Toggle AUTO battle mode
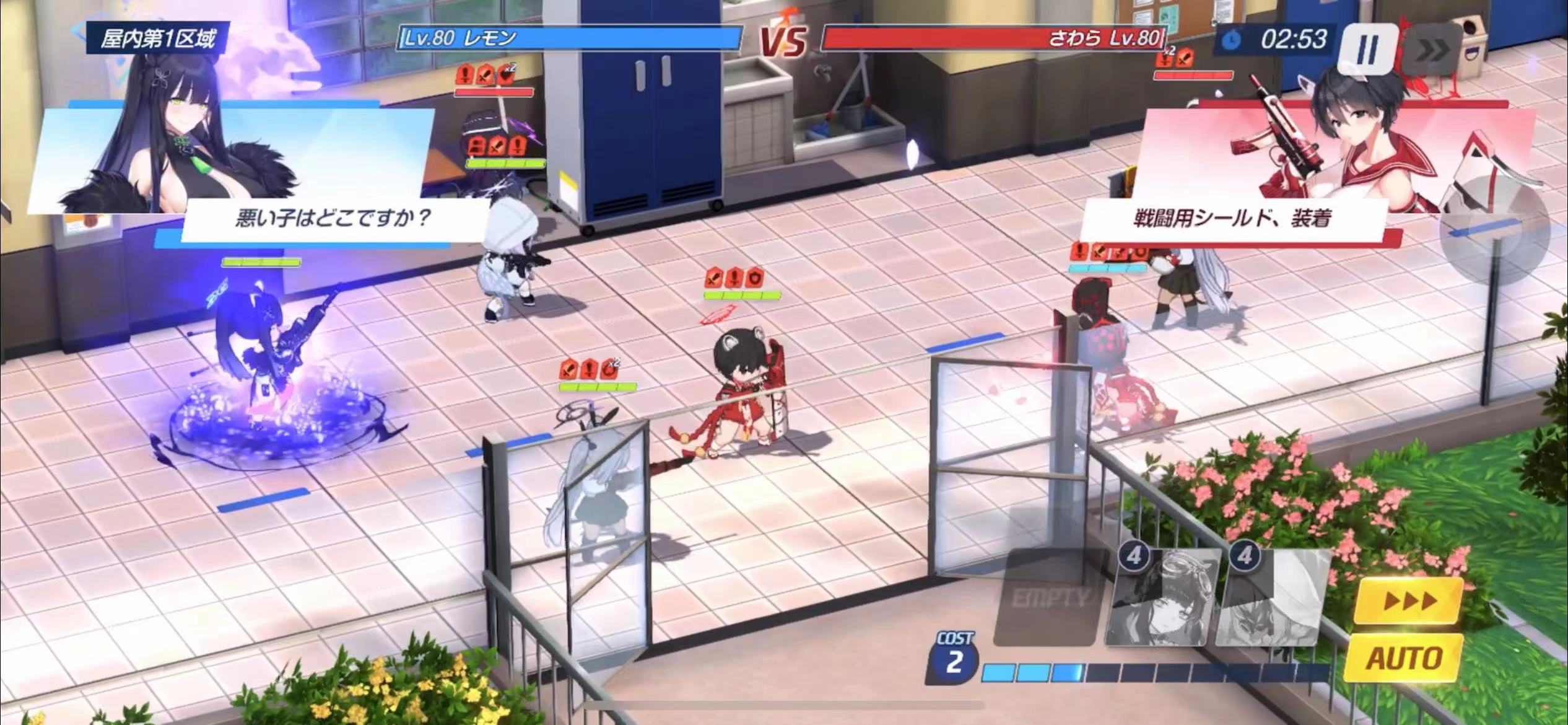The height and width of the screenshot is (725, 1568). (1405, 658)
